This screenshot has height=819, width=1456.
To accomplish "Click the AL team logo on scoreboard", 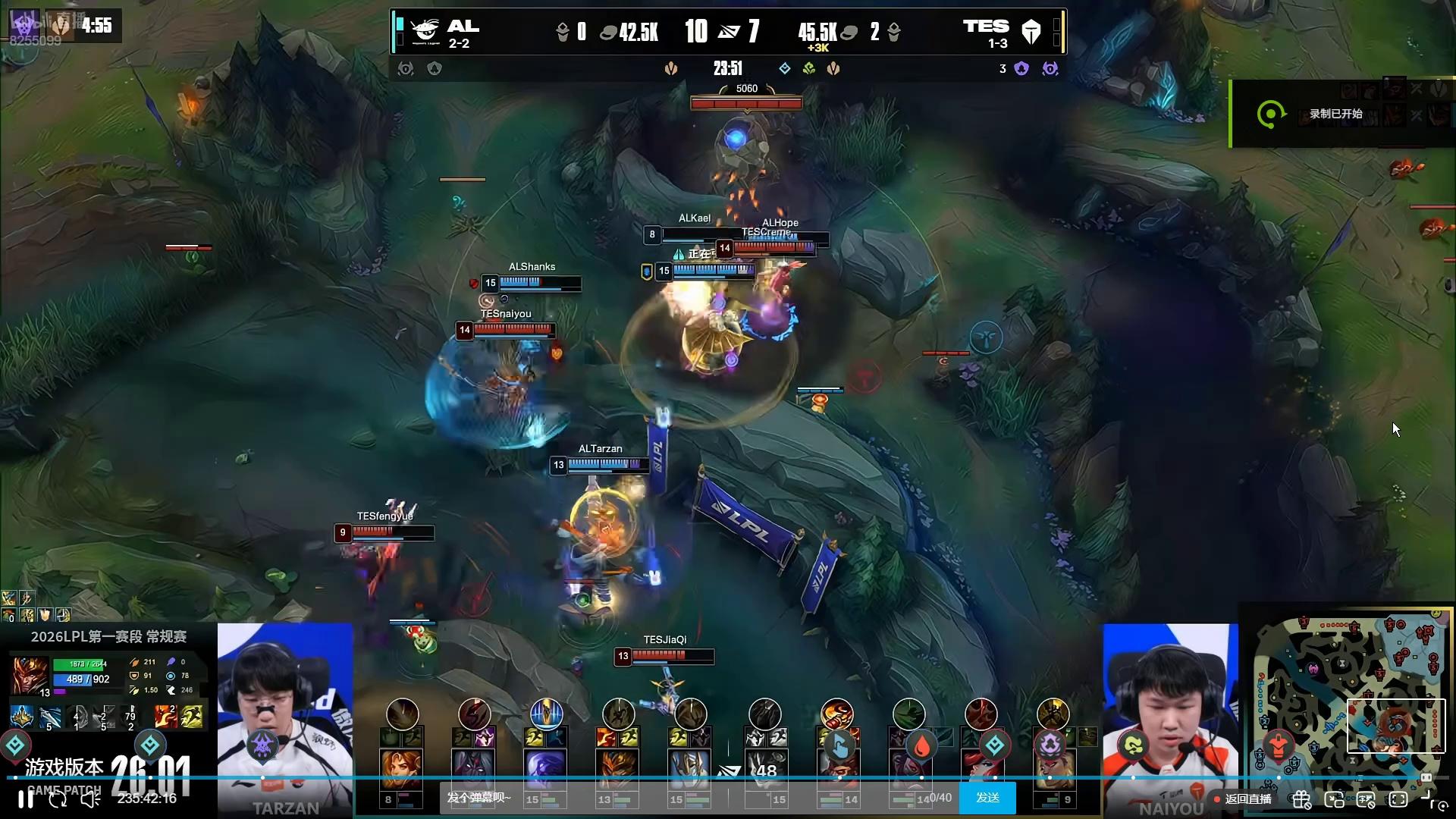I will (x=425, y=31).
